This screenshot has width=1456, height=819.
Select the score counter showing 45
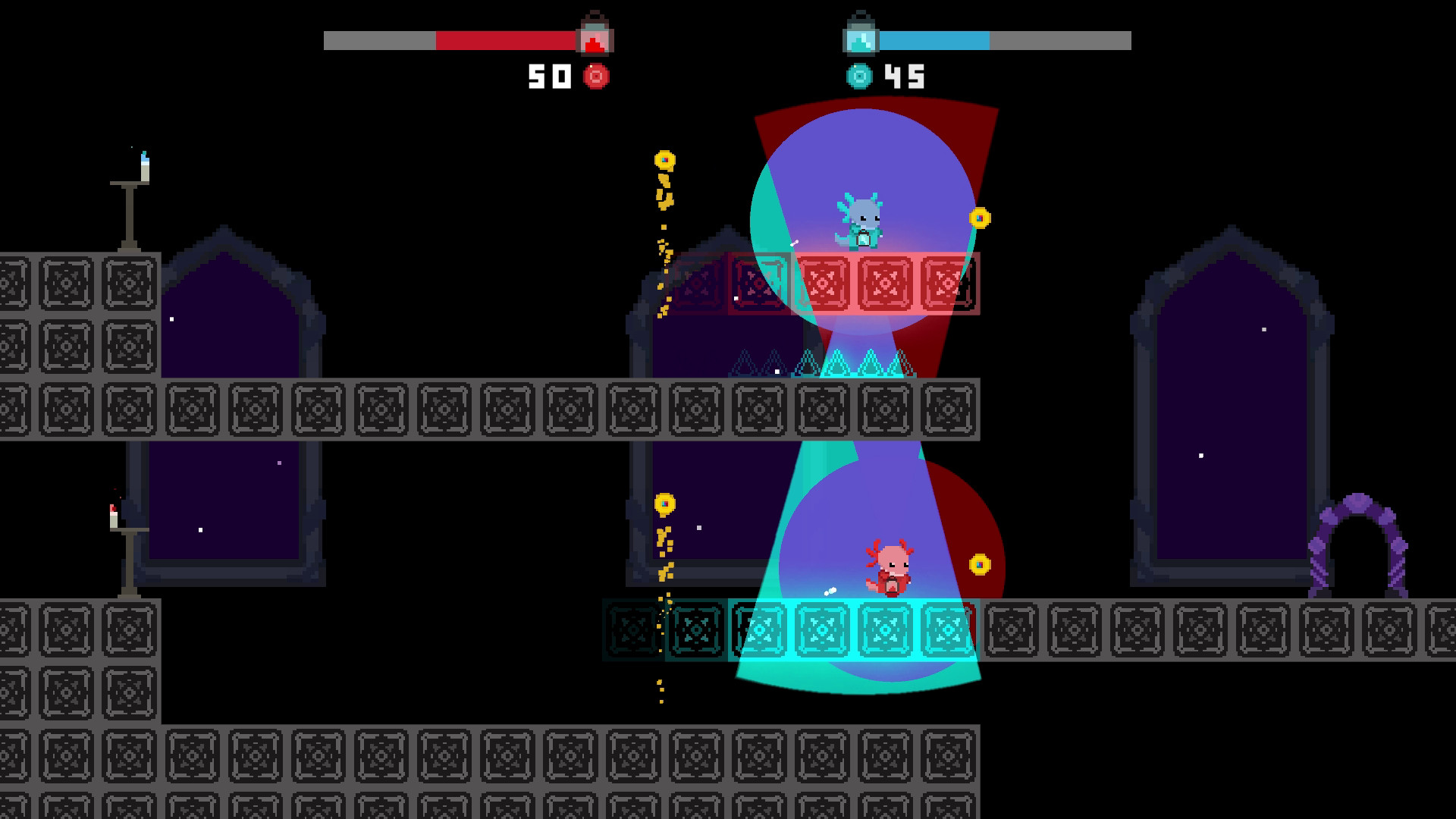pos(906,74)
